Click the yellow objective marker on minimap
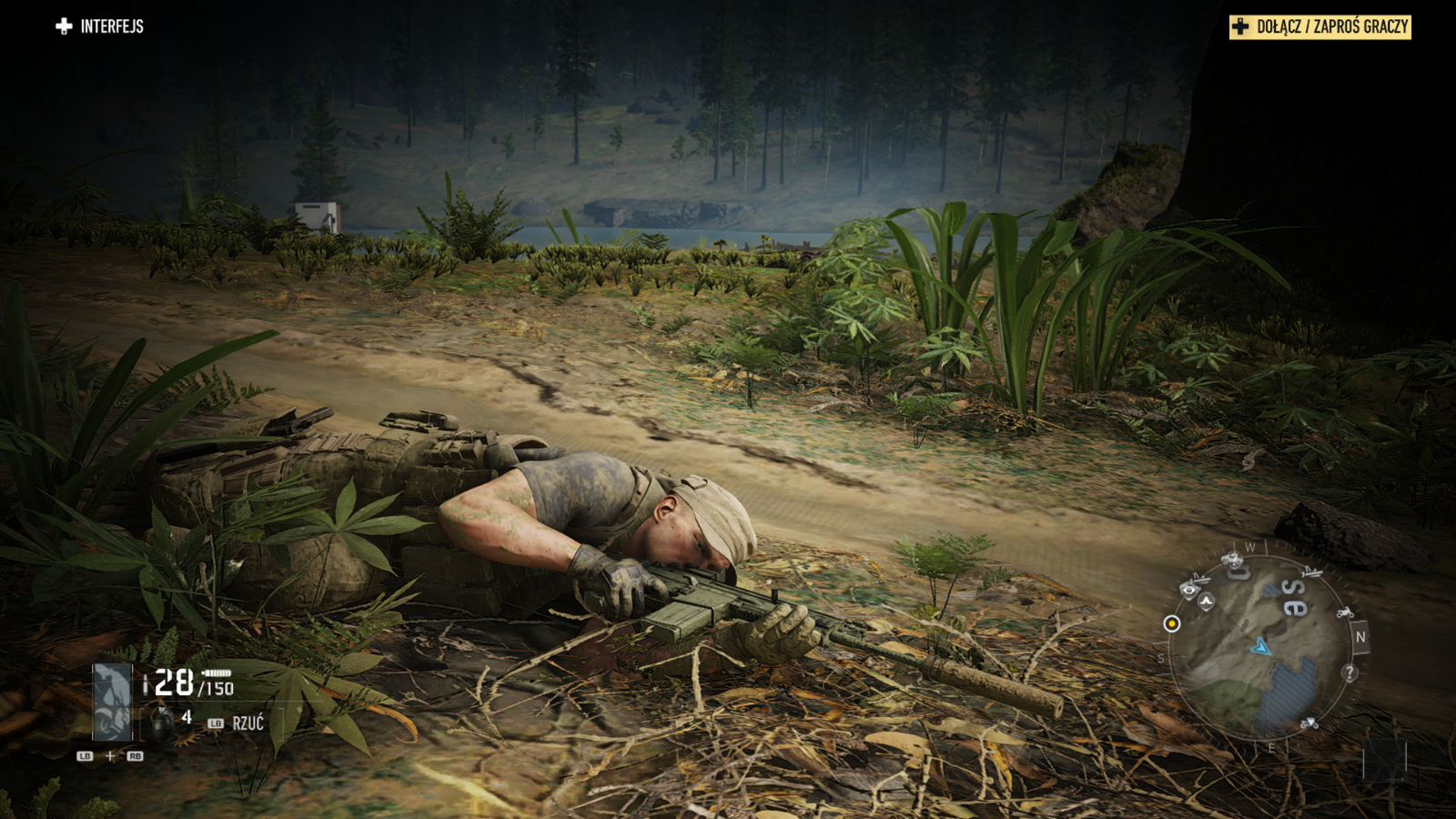Screen dimensions: 1456x819 click(1172, 623)
